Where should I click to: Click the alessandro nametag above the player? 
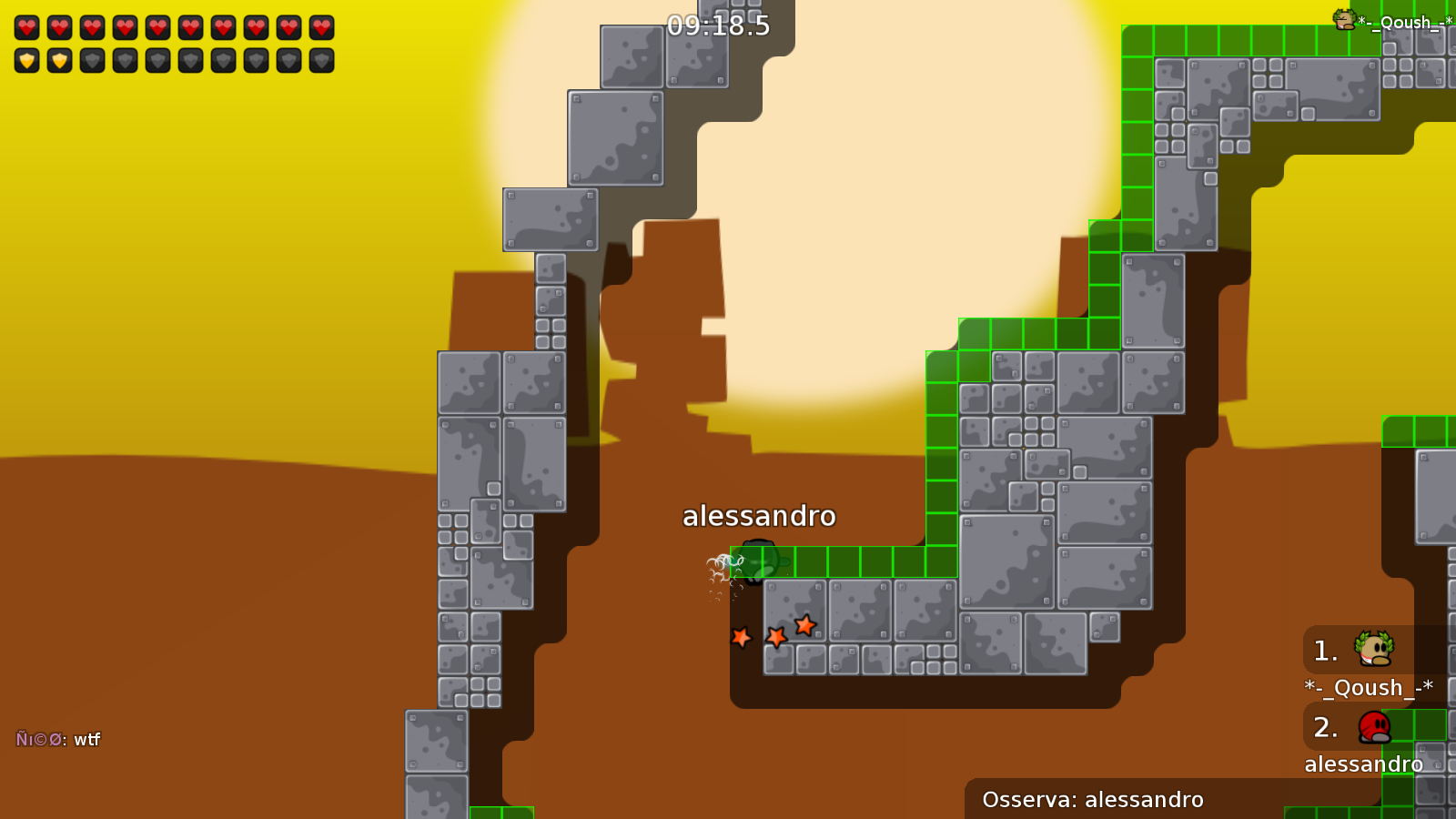click(760, 515)
